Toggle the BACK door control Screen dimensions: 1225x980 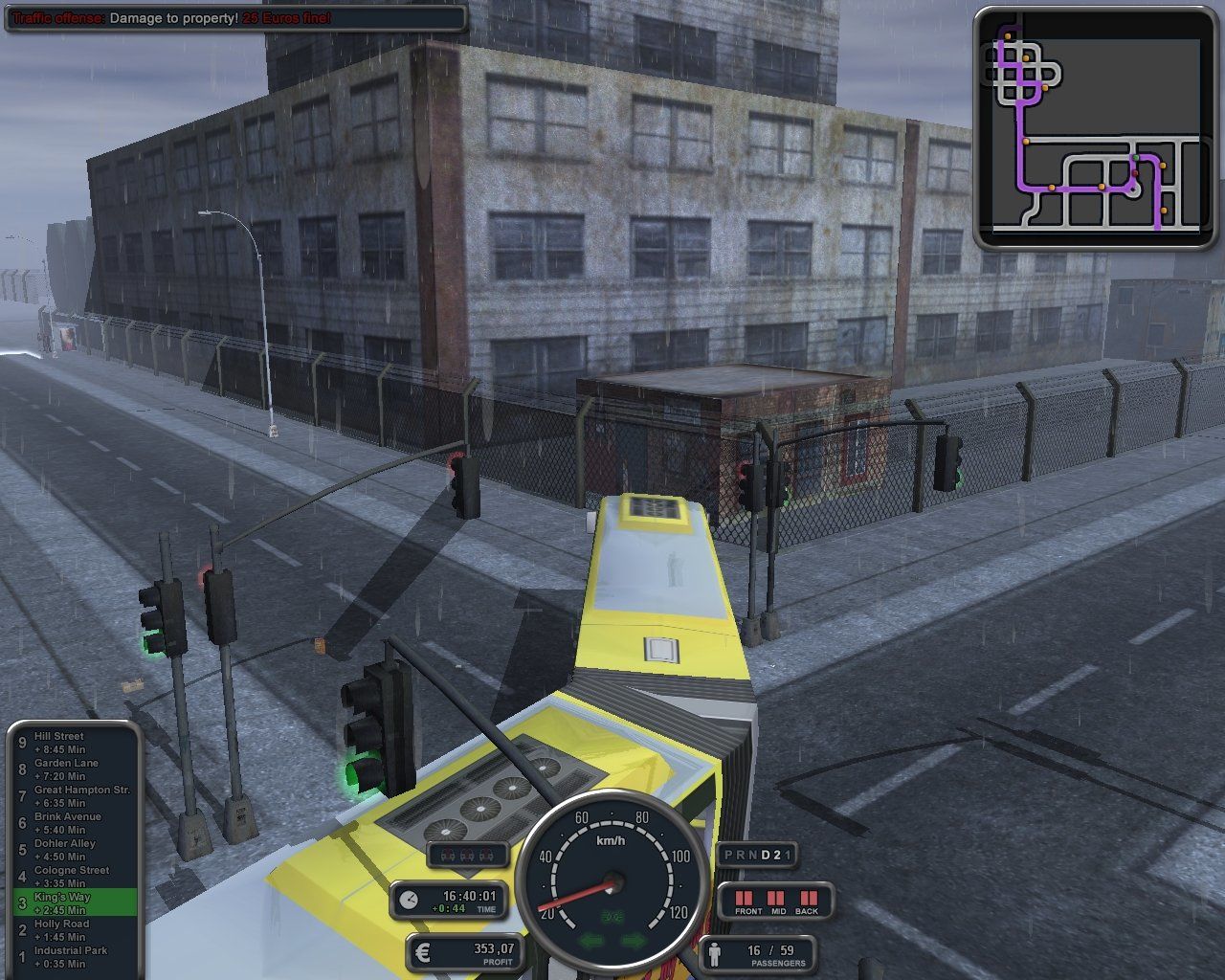(807, 898)
